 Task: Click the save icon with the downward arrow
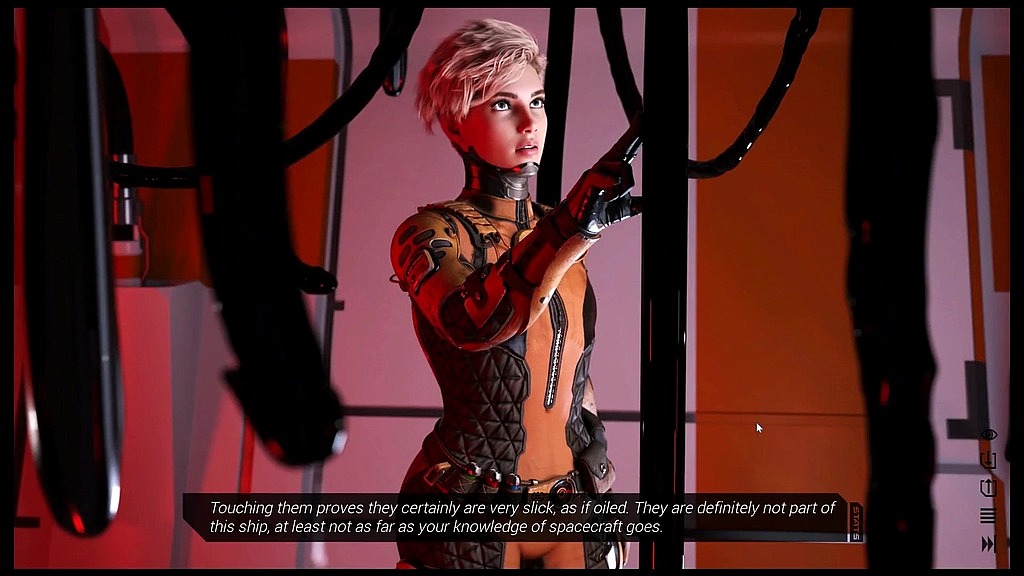point(988,460)
